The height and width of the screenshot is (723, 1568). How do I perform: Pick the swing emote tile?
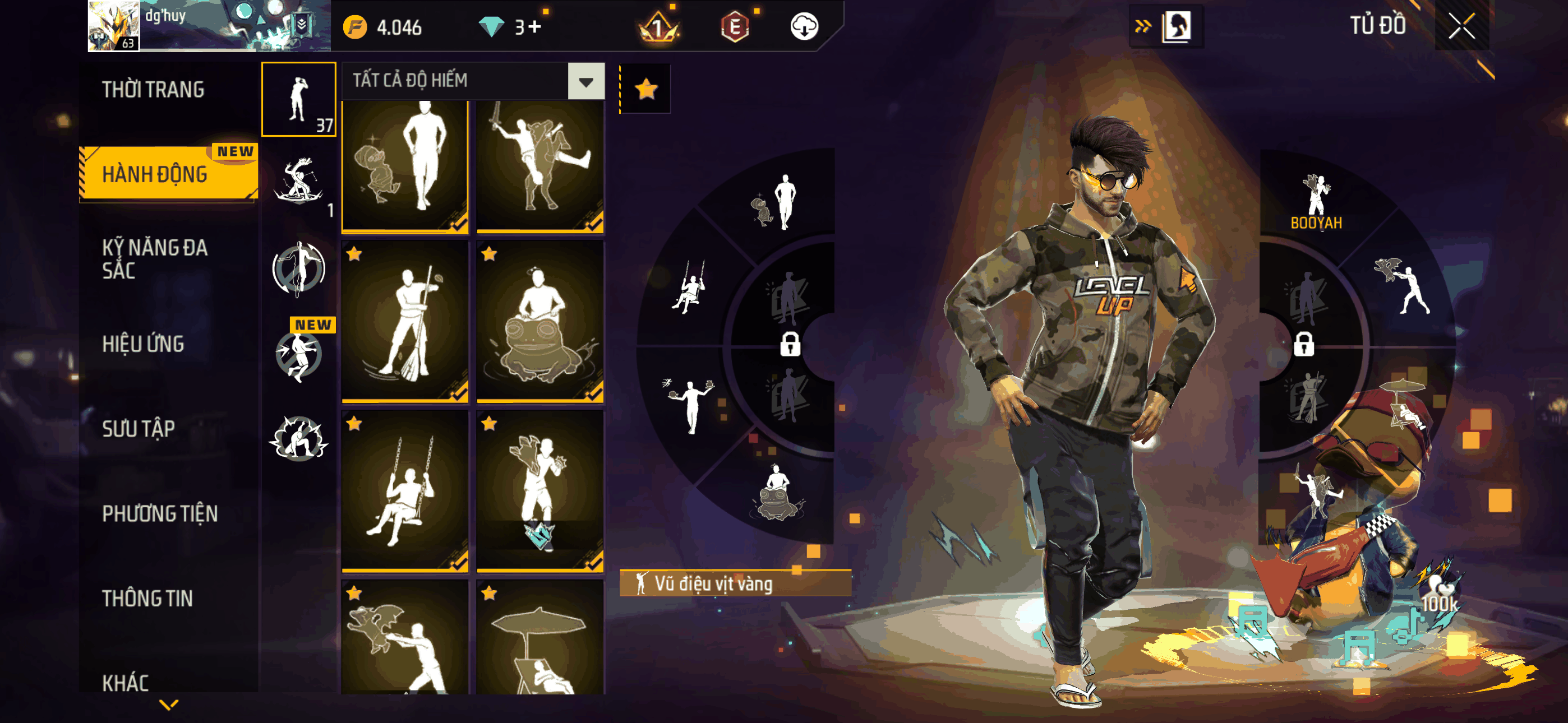405,490
